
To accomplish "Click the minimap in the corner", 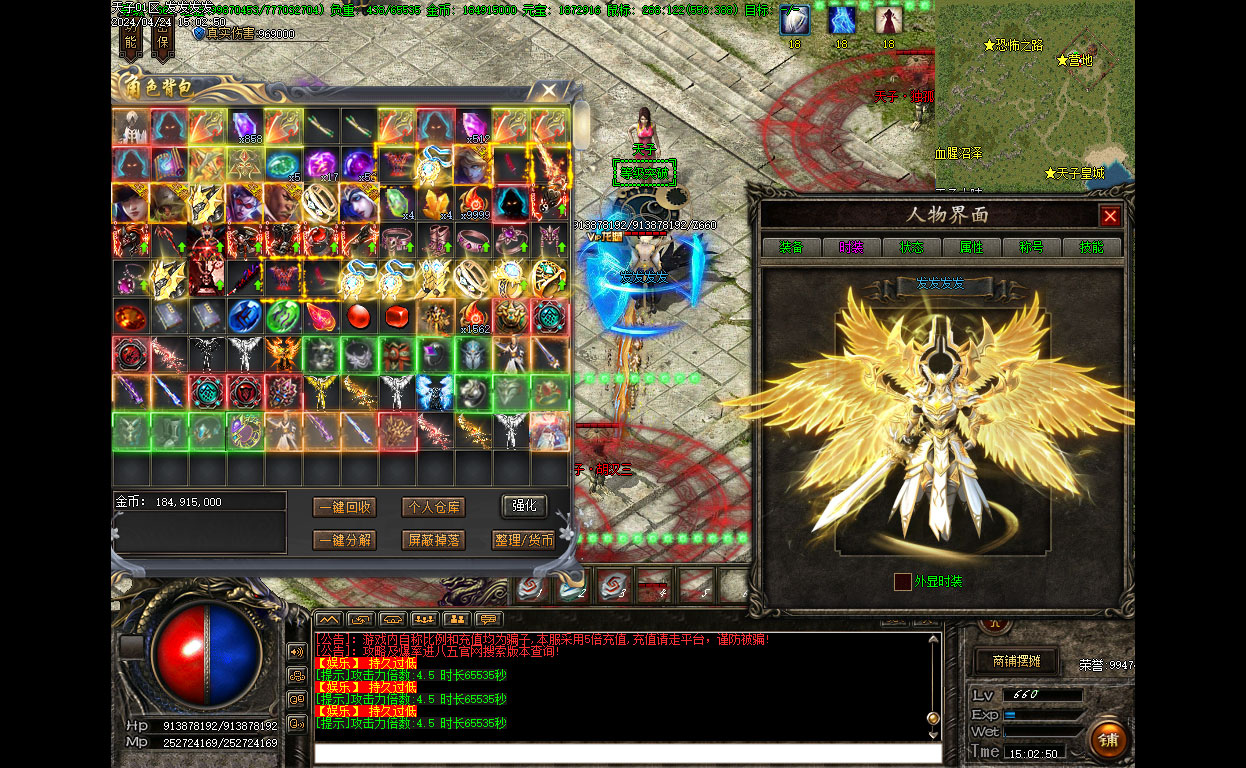I will (1034, 95).
